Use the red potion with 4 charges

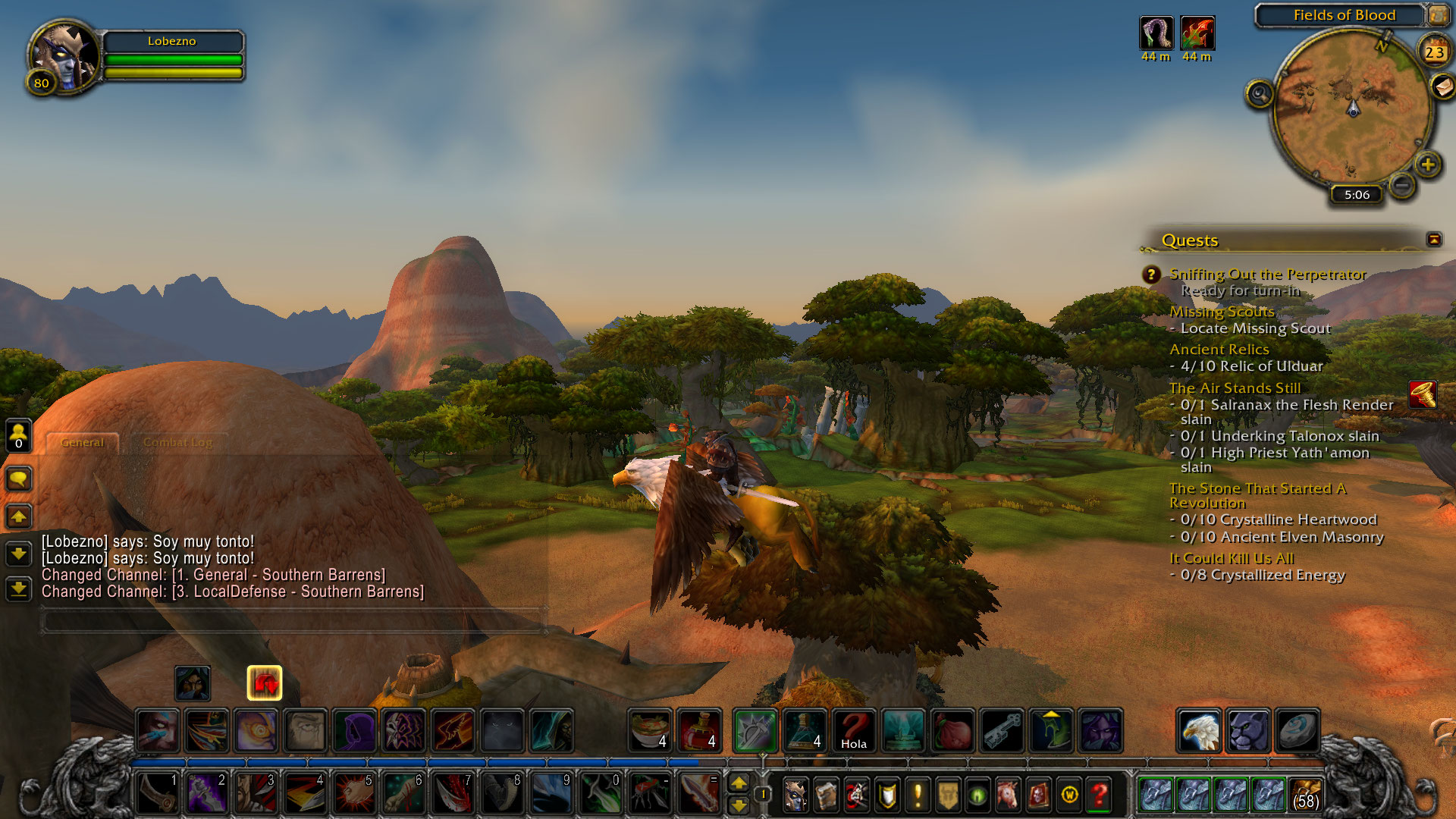(x=700, y=731)
